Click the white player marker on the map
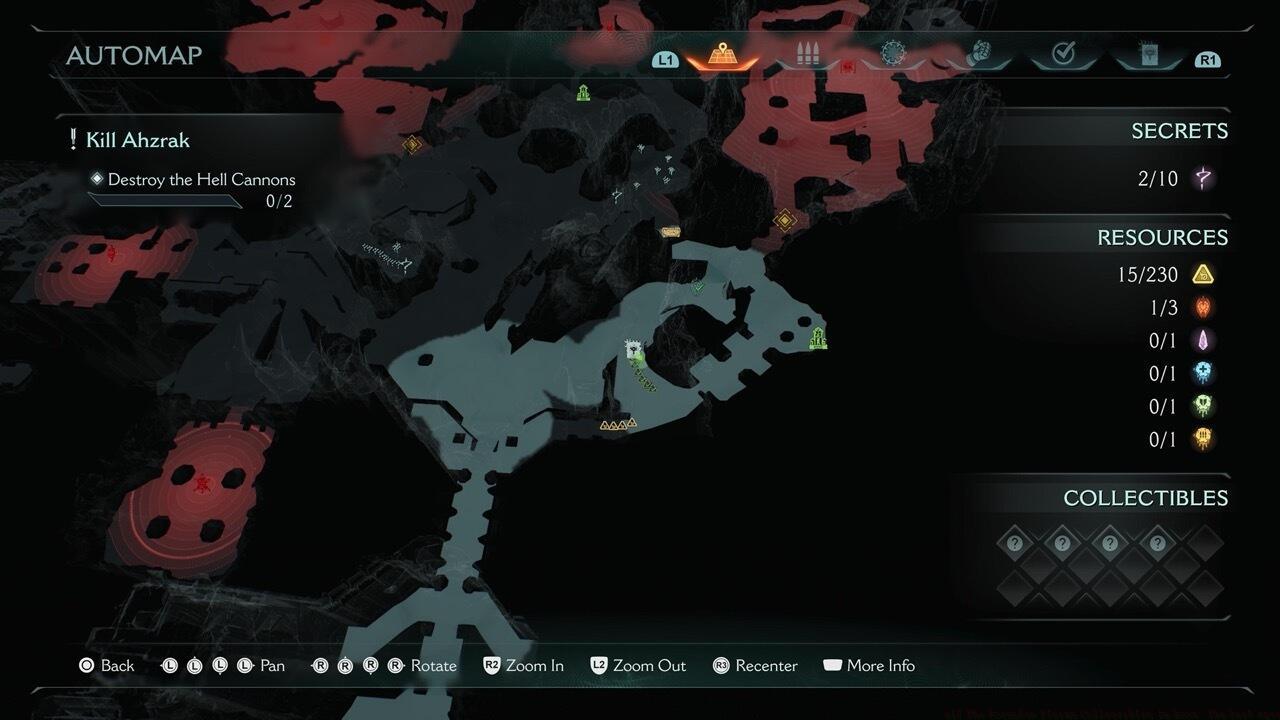The height and width of the screenshot is (720, 1280). (633, 349)
